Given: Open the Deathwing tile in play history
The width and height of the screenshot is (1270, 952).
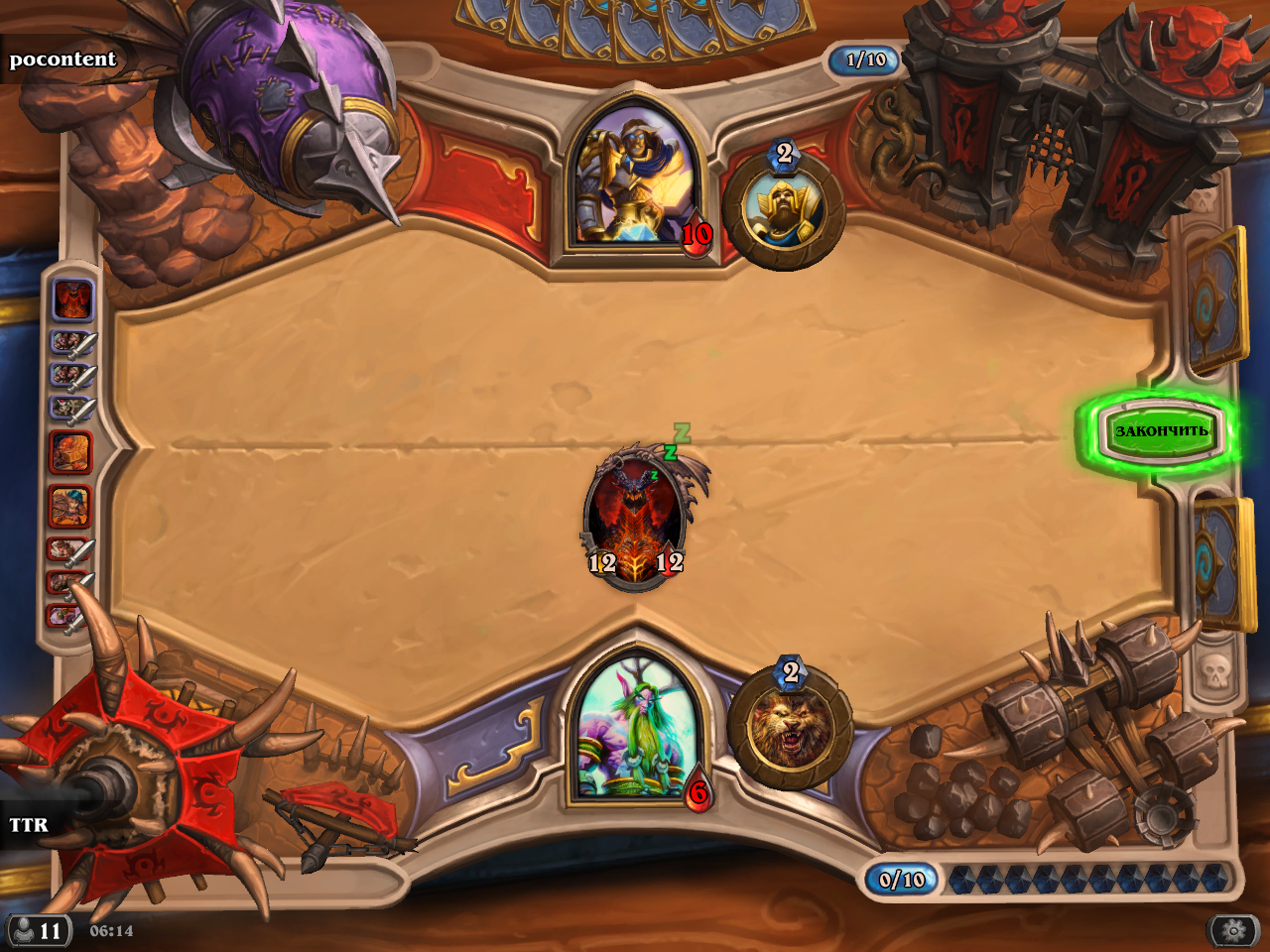Looking at the screenshot, I should pyautogui.click(x=72, y=299).
